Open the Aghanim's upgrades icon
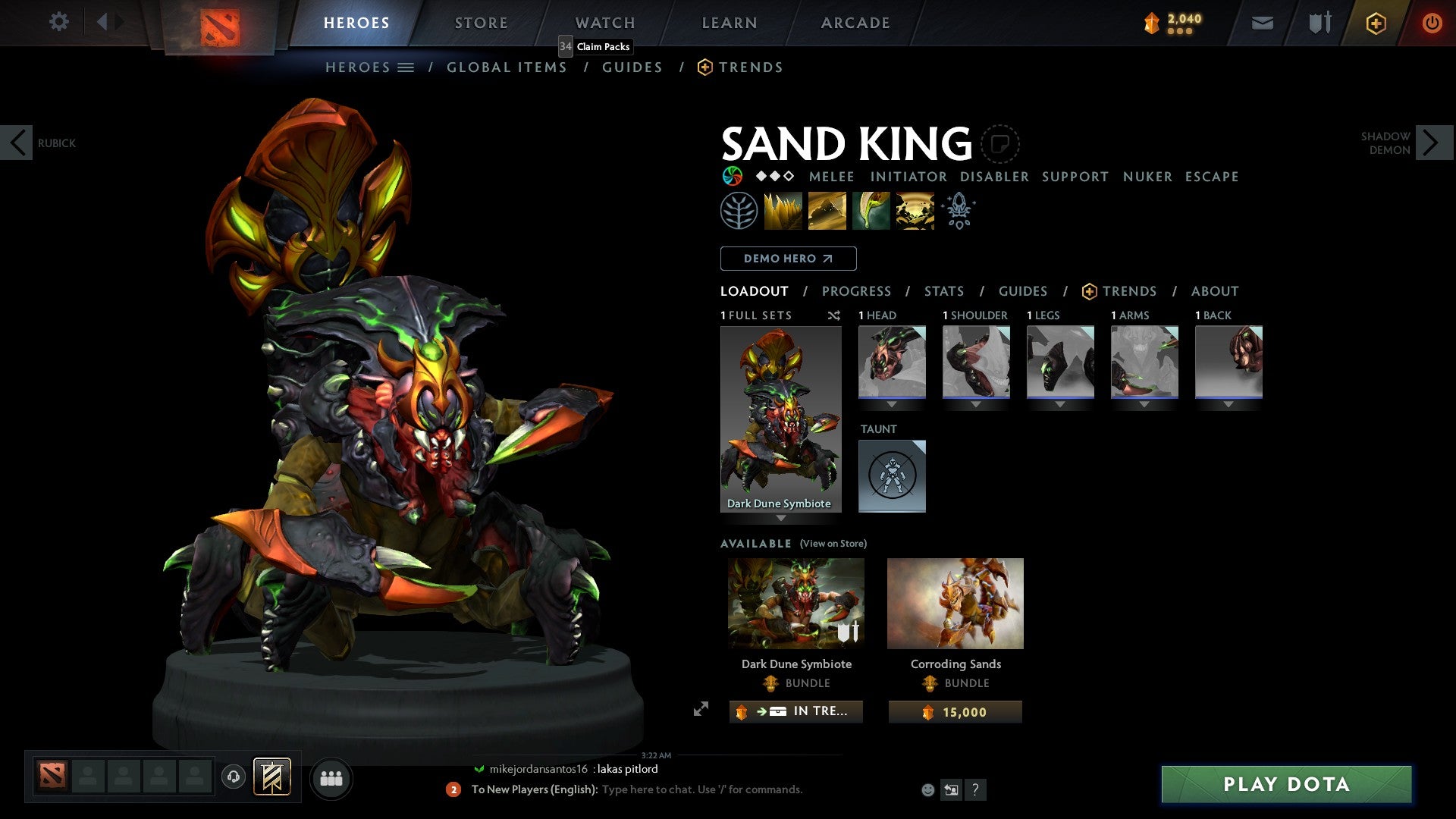The width and height of the screenshot is (1456, 819). click(958, 210)
